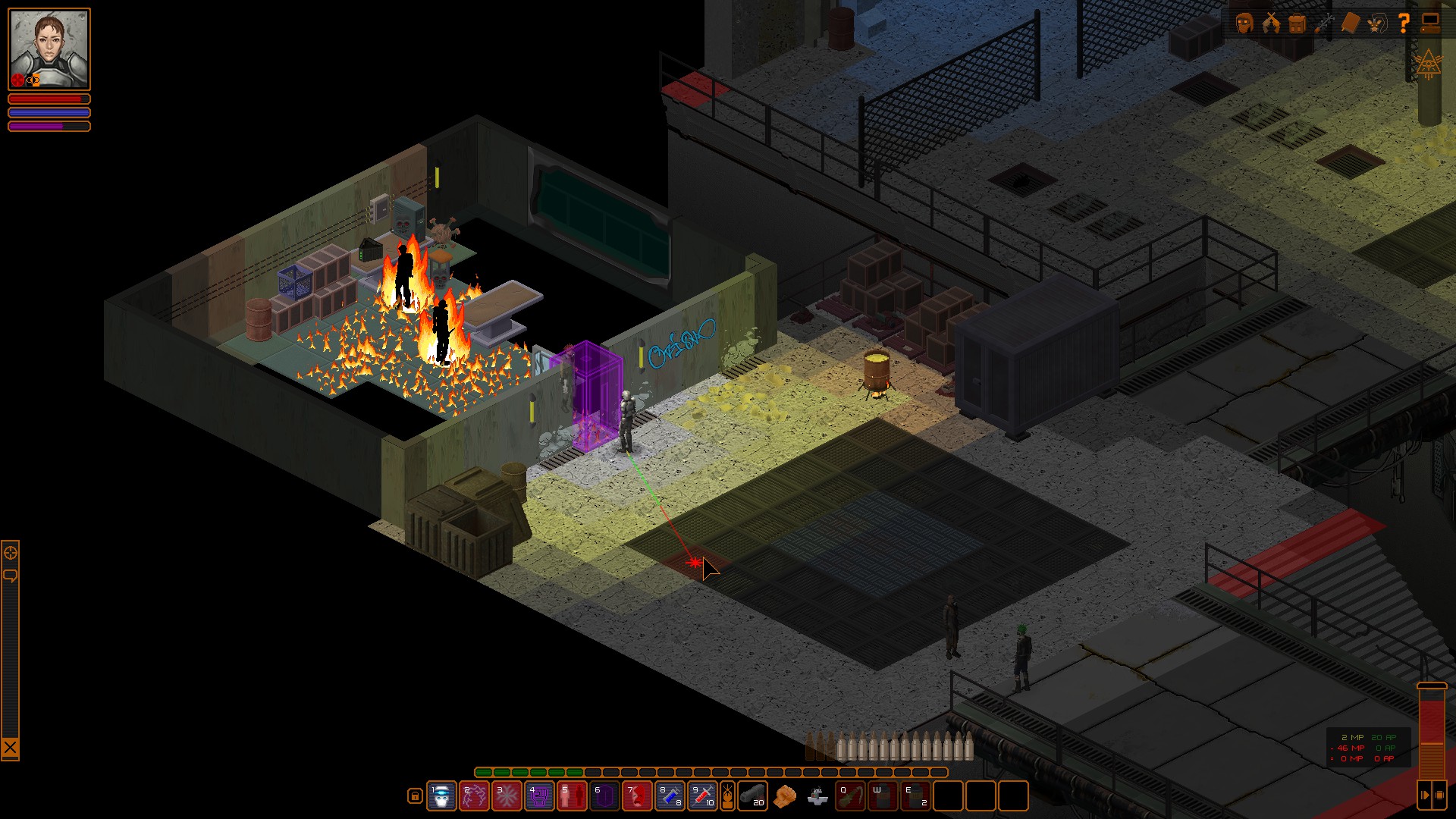Click the crossed pistols weapons icon
Viewport: 1456px width, 819px height.
1271,24
